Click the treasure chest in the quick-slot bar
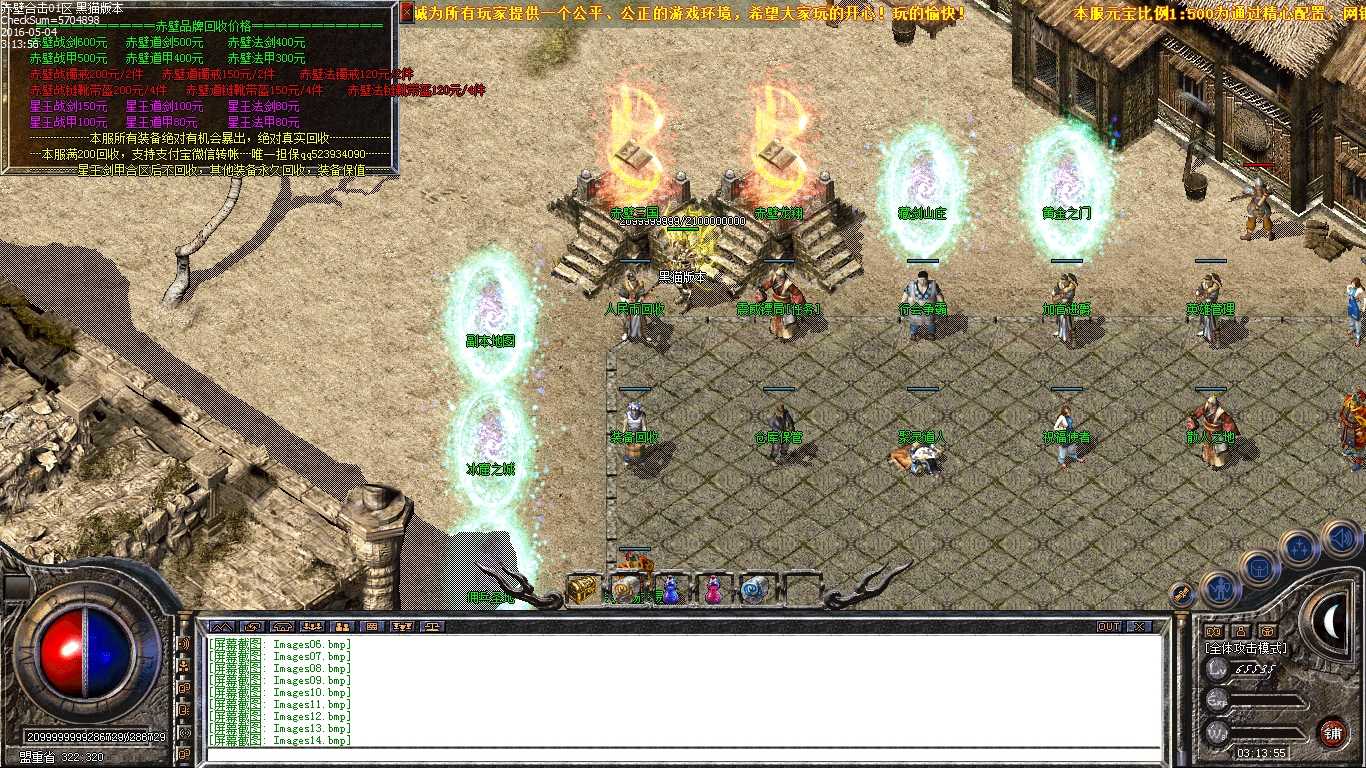Viewport: 1366px width, 768px height. pyautogui.click(x=584, y=588)
